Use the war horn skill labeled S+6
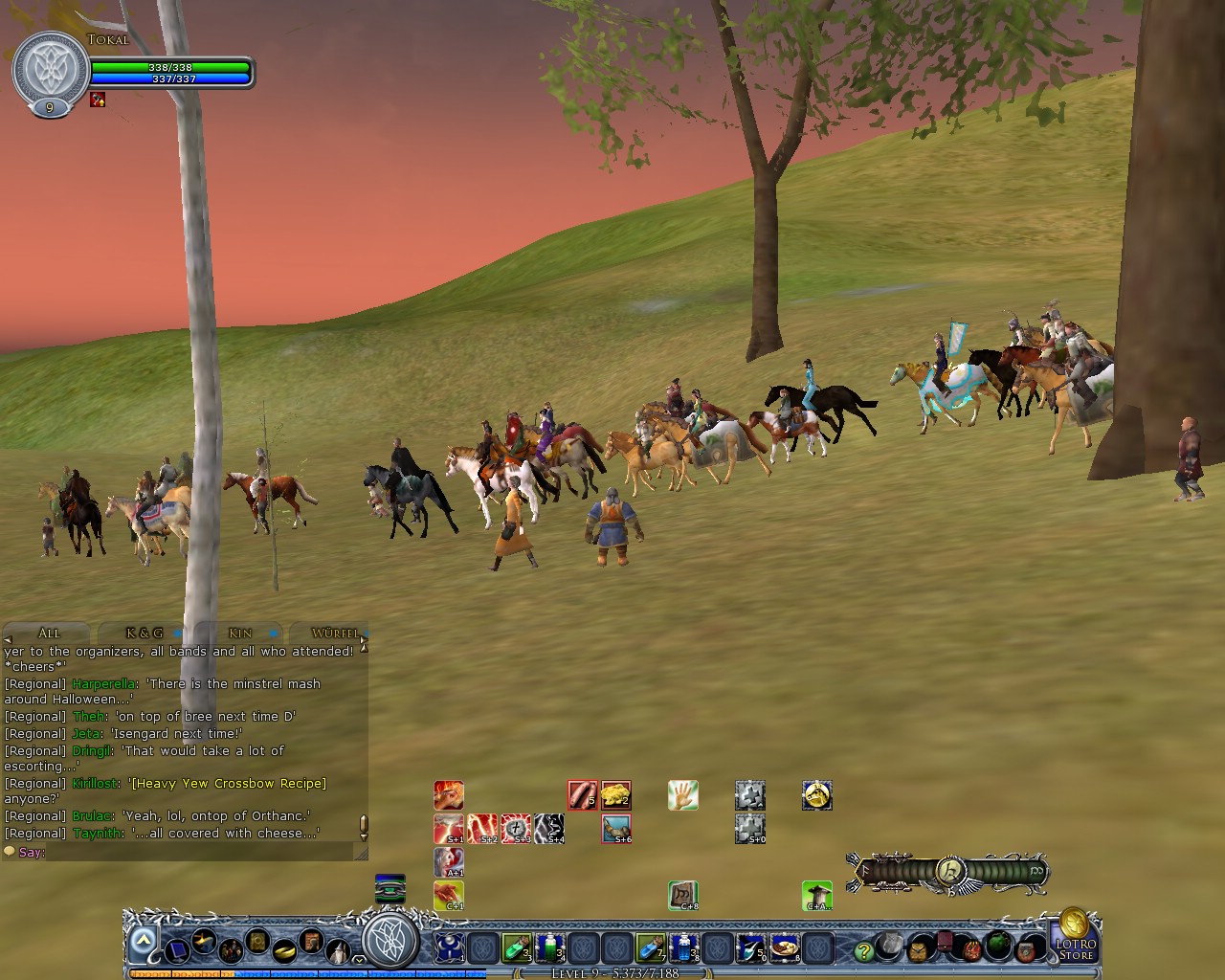Screen dimensions: 1225x980 coord(616,829)
